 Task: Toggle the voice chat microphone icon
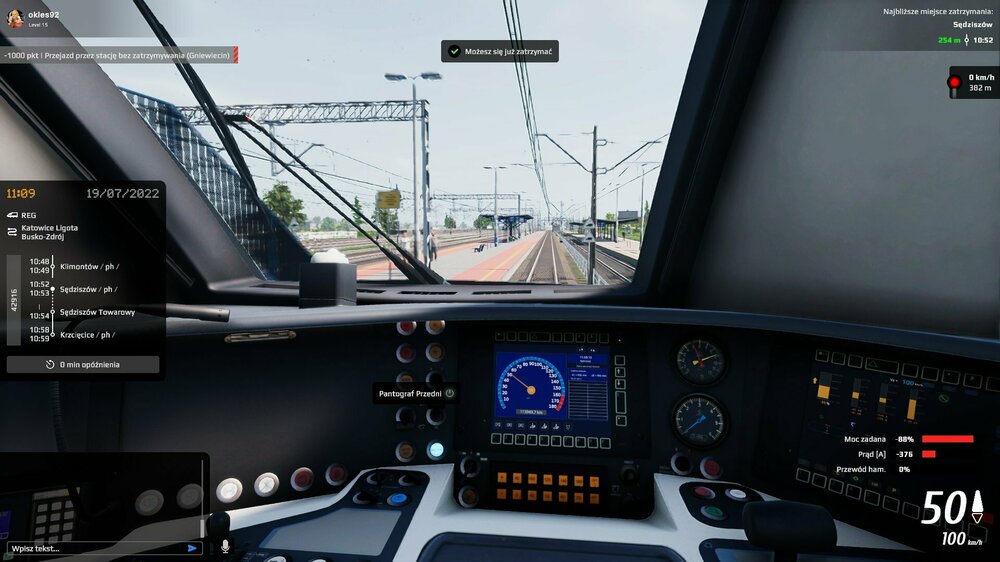pyautogui.click(x=225, y=547)
